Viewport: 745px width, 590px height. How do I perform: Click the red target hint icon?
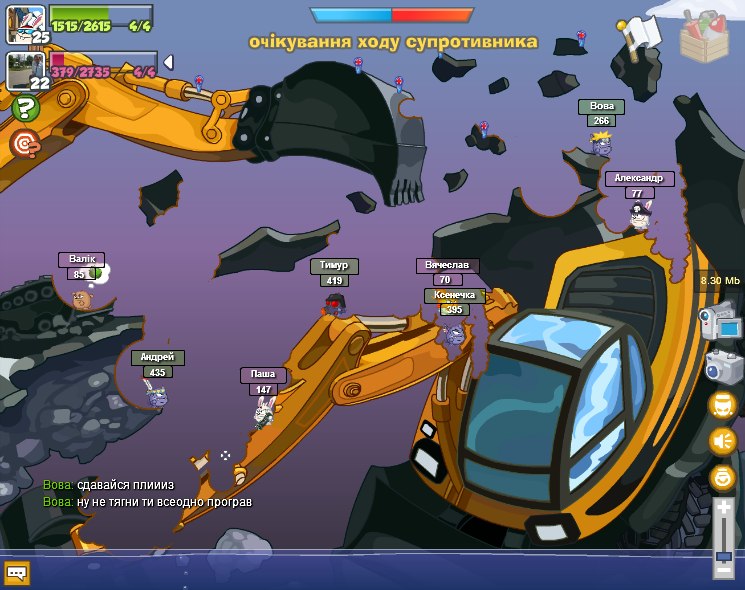[x=24, y=144]
